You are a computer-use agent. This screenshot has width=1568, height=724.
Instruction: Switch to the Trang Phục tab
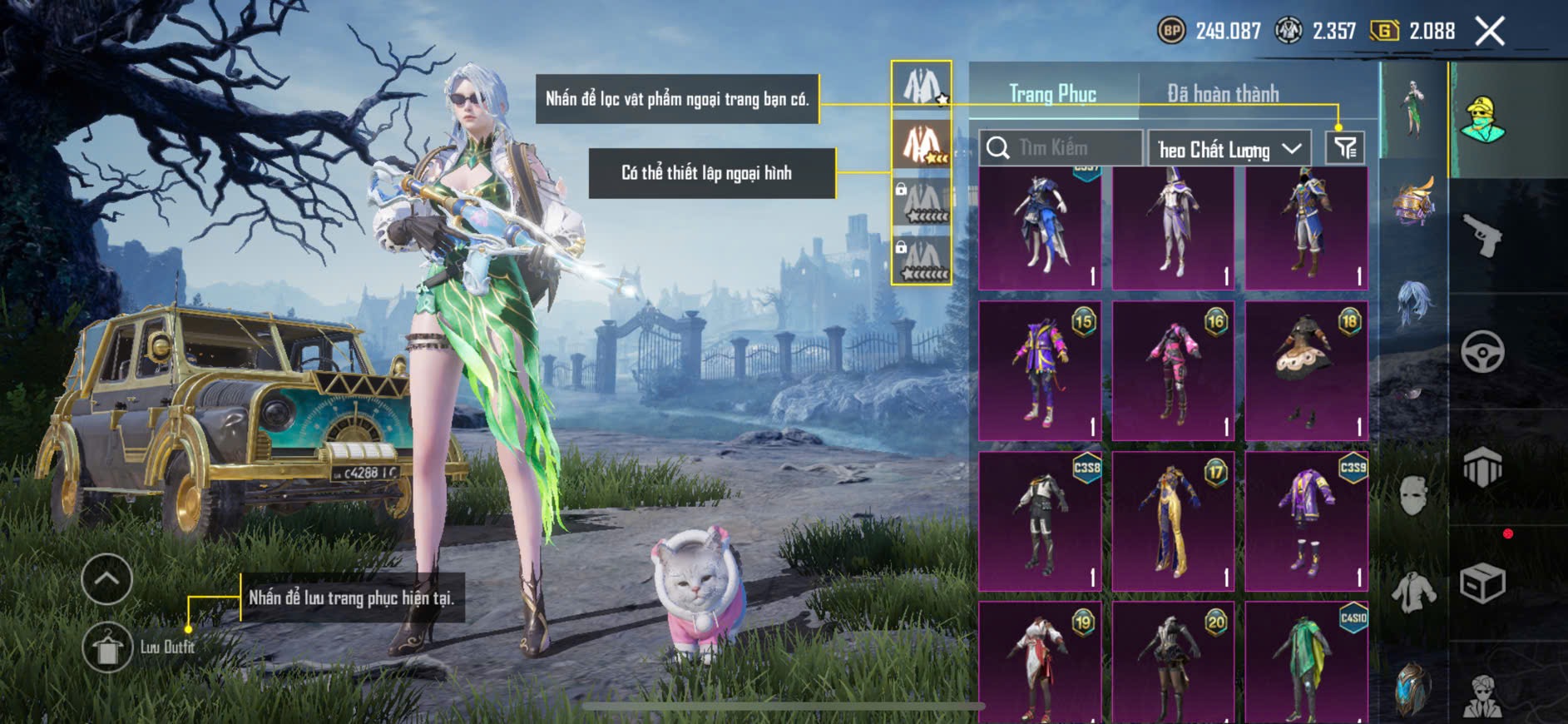pyautogui.click(x=1052, y=94)
